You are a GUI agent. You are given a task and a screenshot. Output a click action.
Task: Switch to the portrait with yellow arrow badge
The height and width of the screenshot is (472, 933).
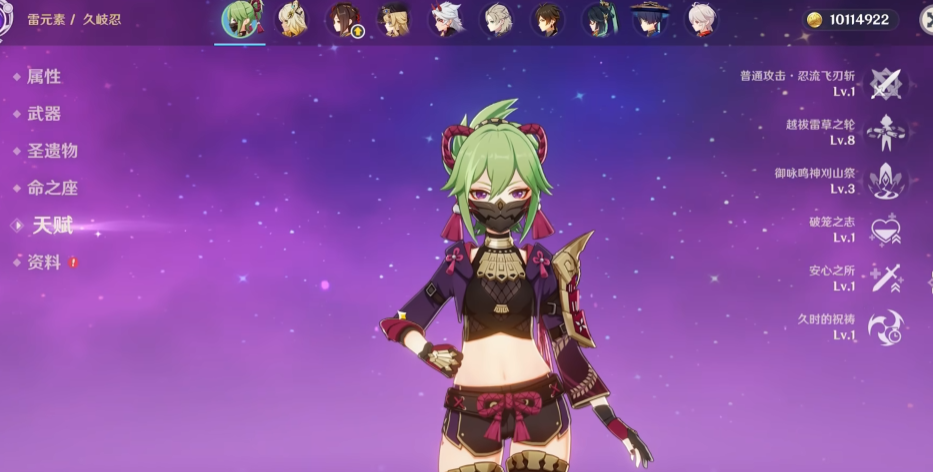point(343,19)
